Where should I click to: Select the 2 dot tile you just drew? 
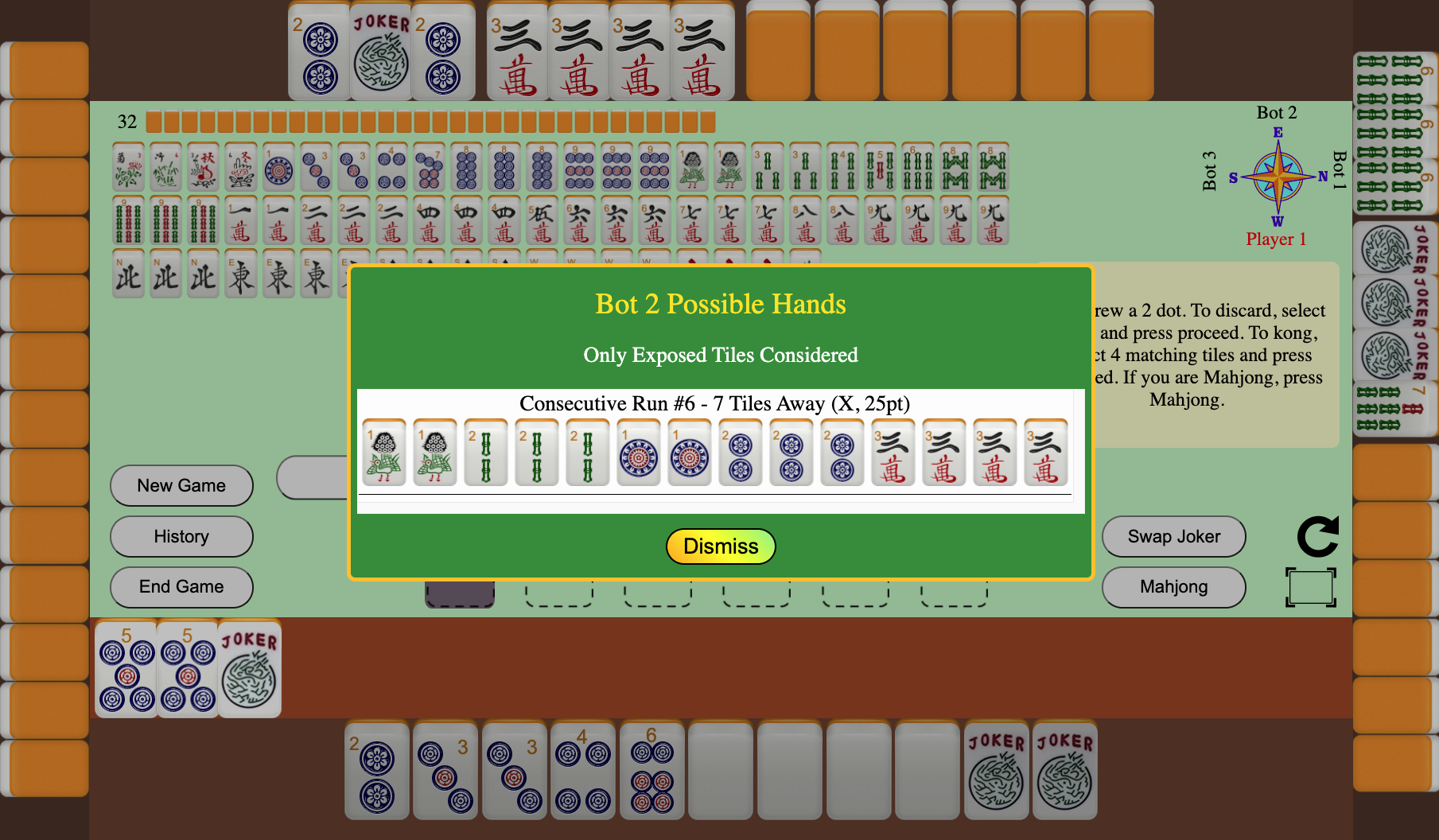(x=378, y=772)
